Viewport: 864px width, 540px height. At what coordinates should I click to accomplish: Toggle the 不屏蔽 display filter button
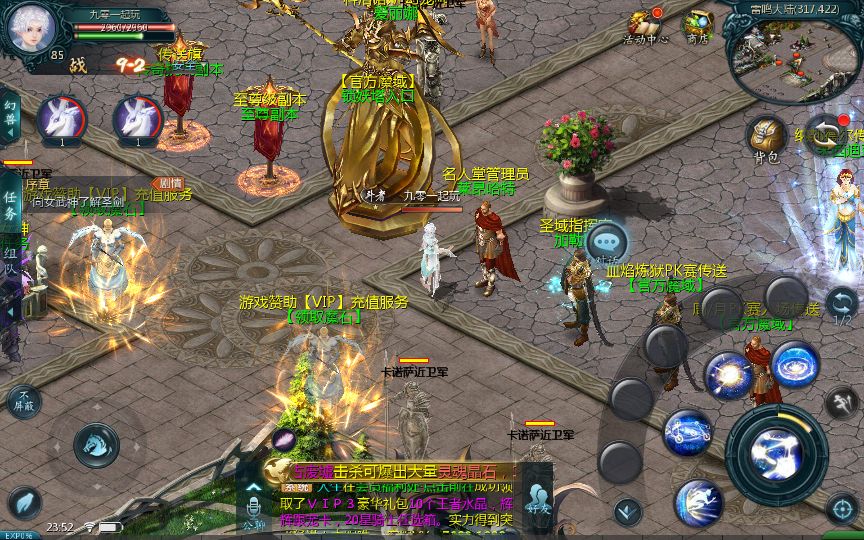[24, 402]
